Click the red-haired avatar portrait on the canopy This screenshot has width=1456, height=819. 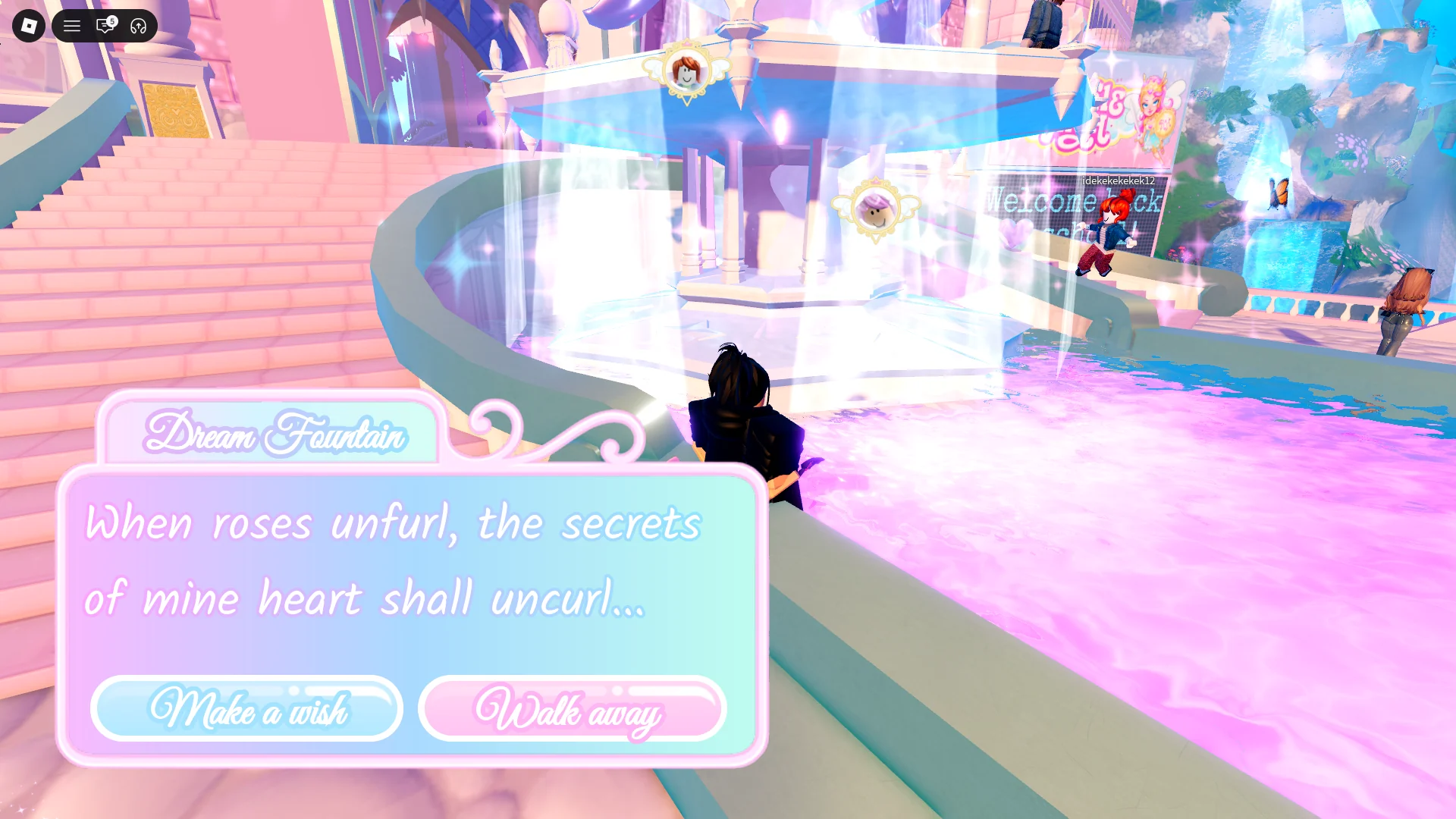686,72
